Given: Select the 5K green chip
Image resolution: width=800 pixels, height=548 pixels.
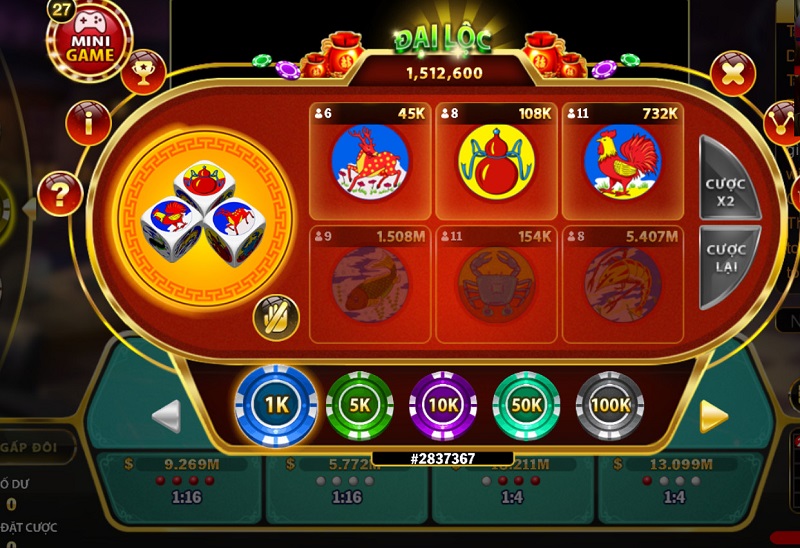Looking at the screenshot, I should (360, 405).
